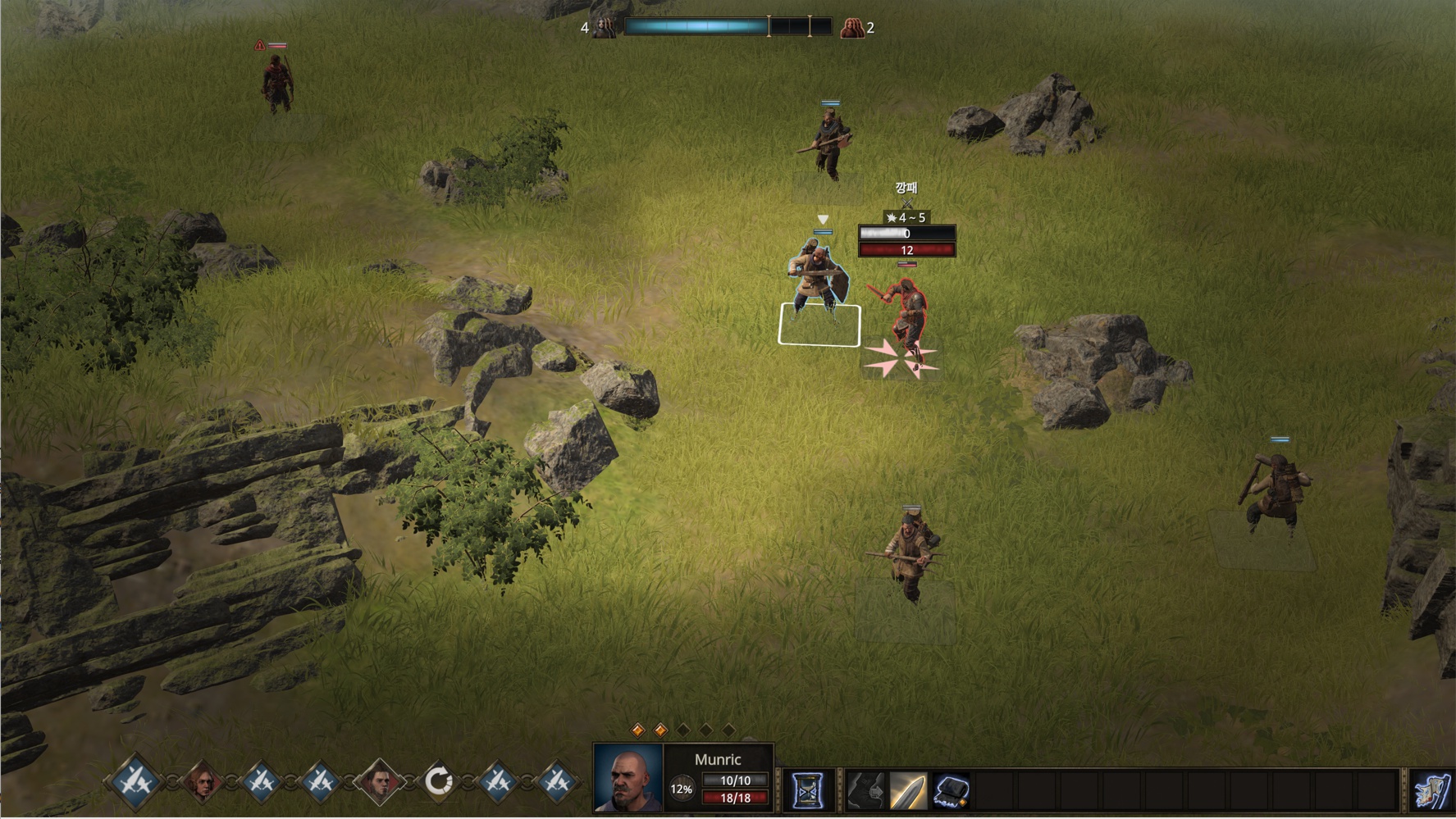Viewport: 1456px width, 819px height.
Task: Open Munric's character portrait
Action: [628, 779]
